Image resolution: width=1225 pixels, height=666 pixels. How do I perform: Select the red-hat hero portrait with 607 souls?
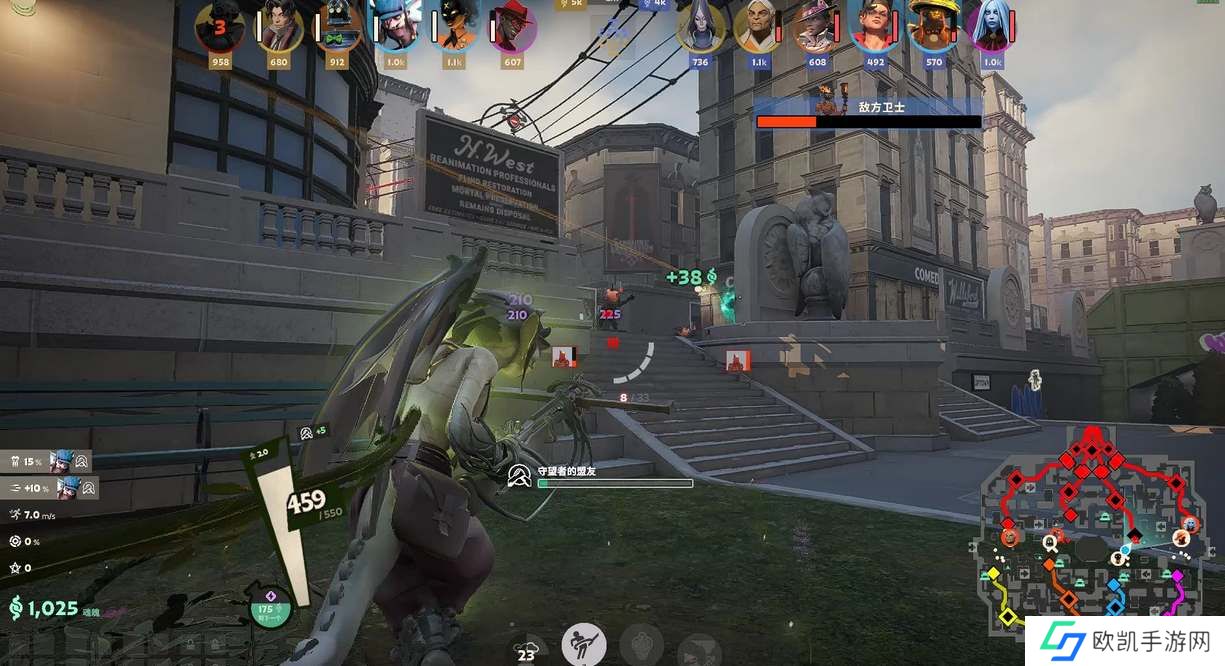(513, 27)
